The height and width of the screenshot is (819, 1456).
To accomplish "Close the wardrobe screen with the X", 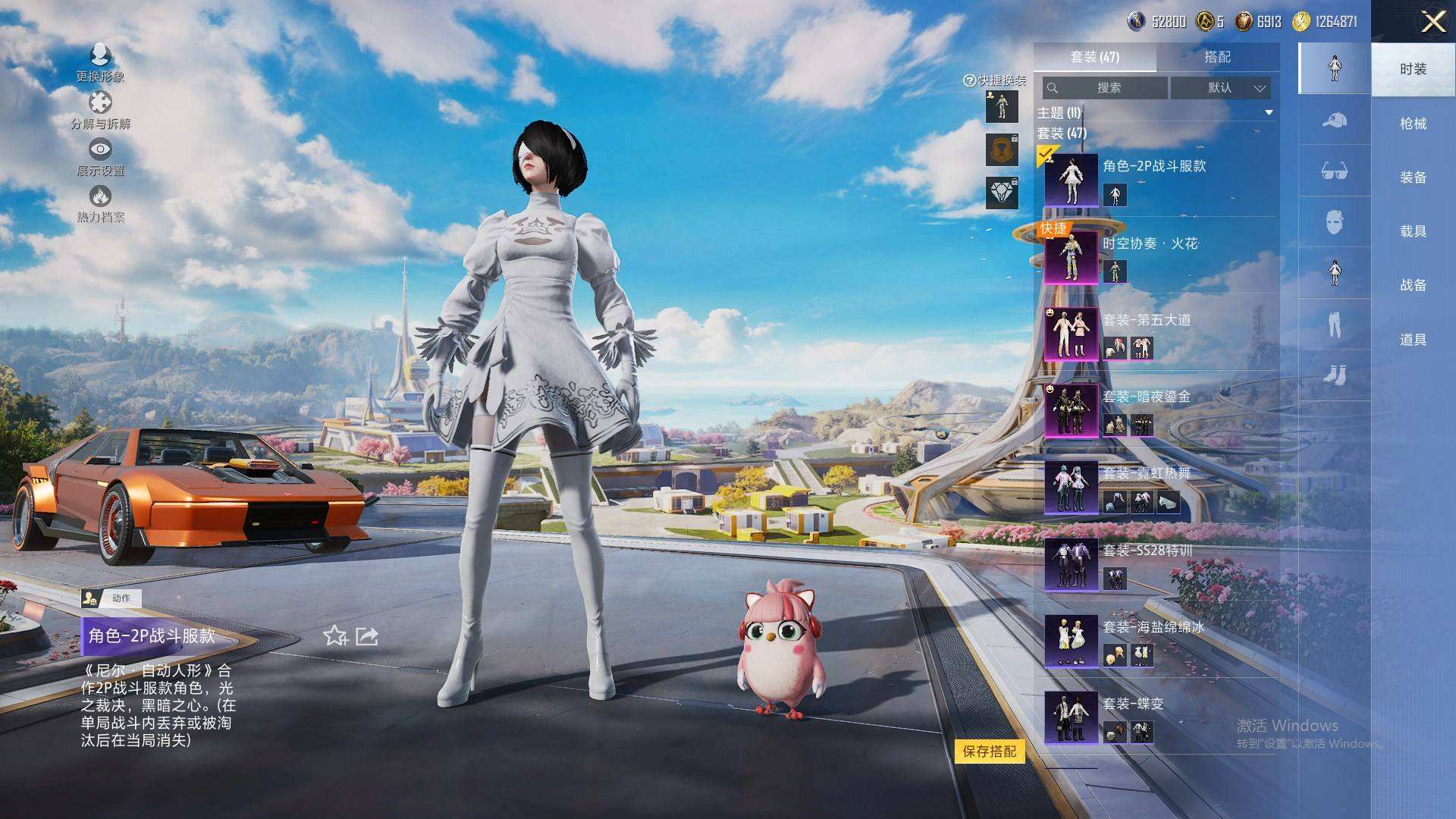I will click(1432, 21).
